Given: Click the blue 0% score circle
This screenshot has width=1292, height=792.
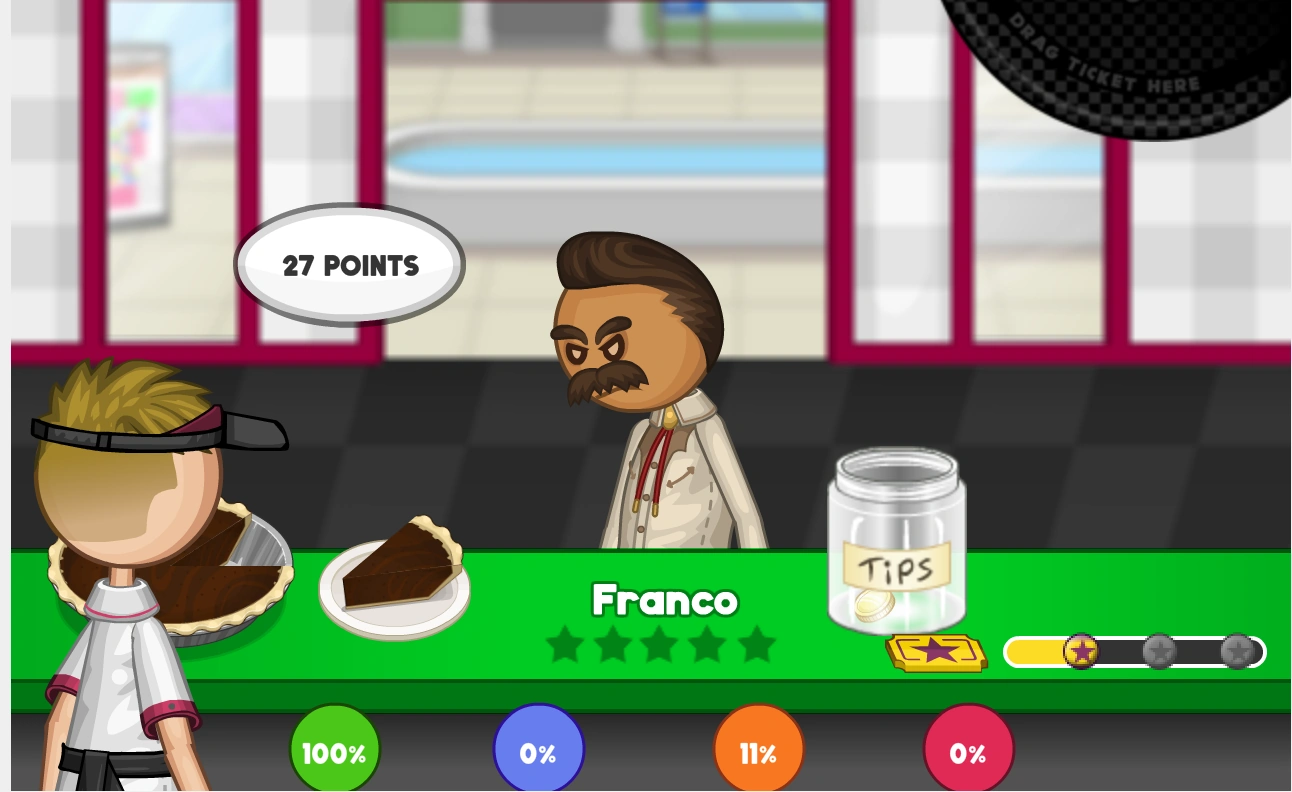Looking at the screenshot, I should pos(538,753).
